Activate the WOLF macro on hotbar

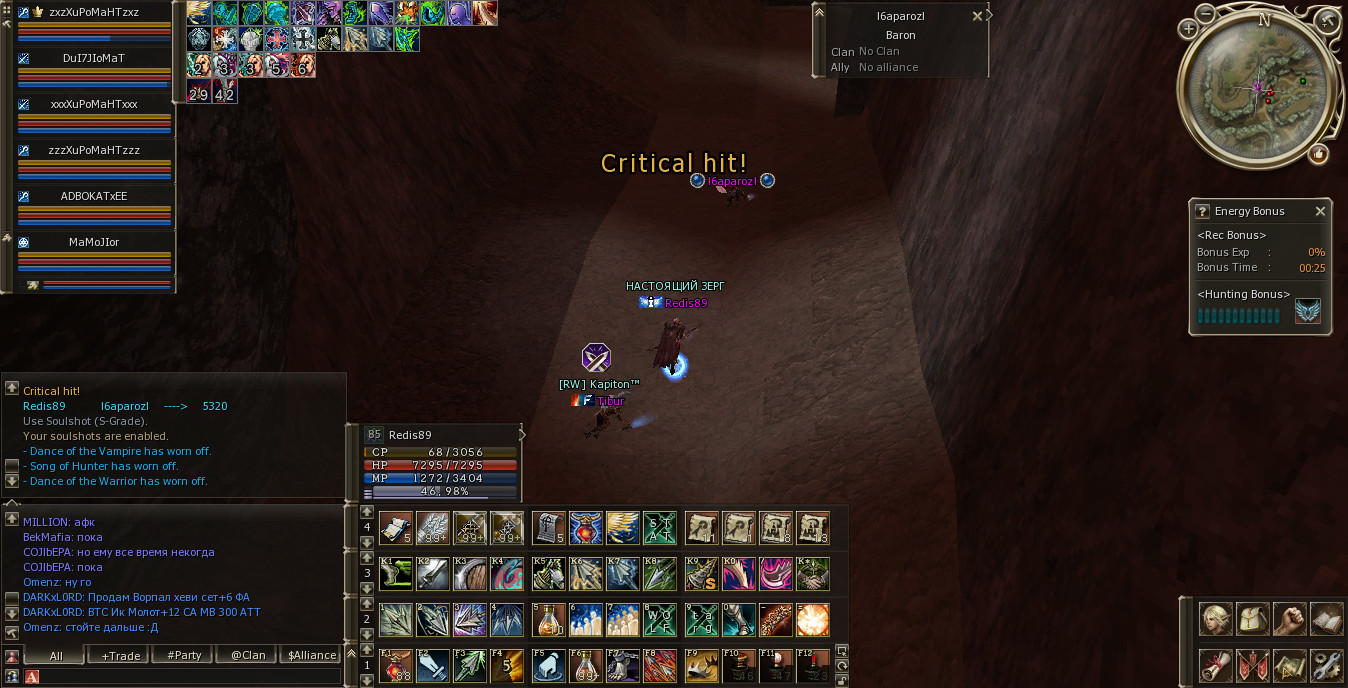coord(660,620)
